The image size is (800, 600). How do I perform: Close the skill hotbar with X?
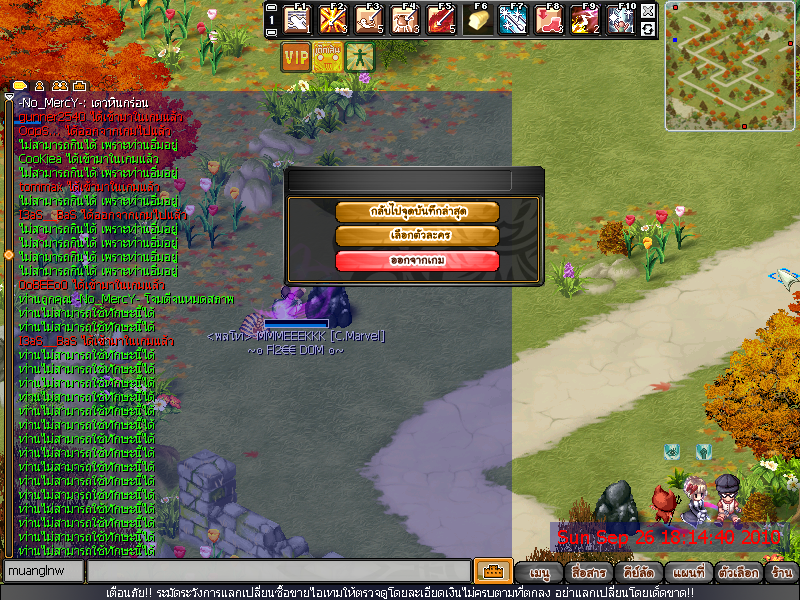(648, 11)
